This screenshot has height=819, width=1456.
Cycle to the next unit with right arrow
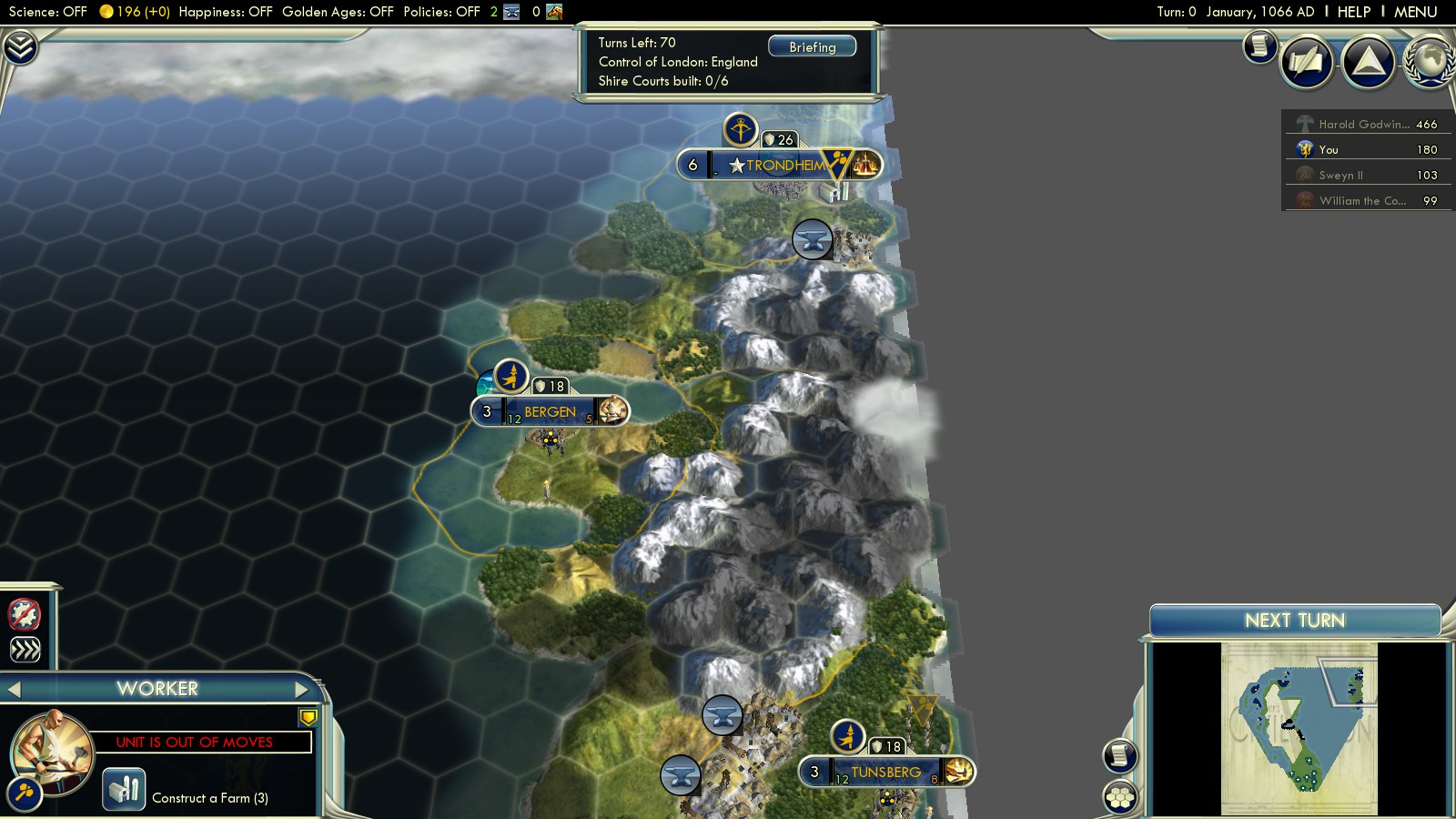click(301, 690)
